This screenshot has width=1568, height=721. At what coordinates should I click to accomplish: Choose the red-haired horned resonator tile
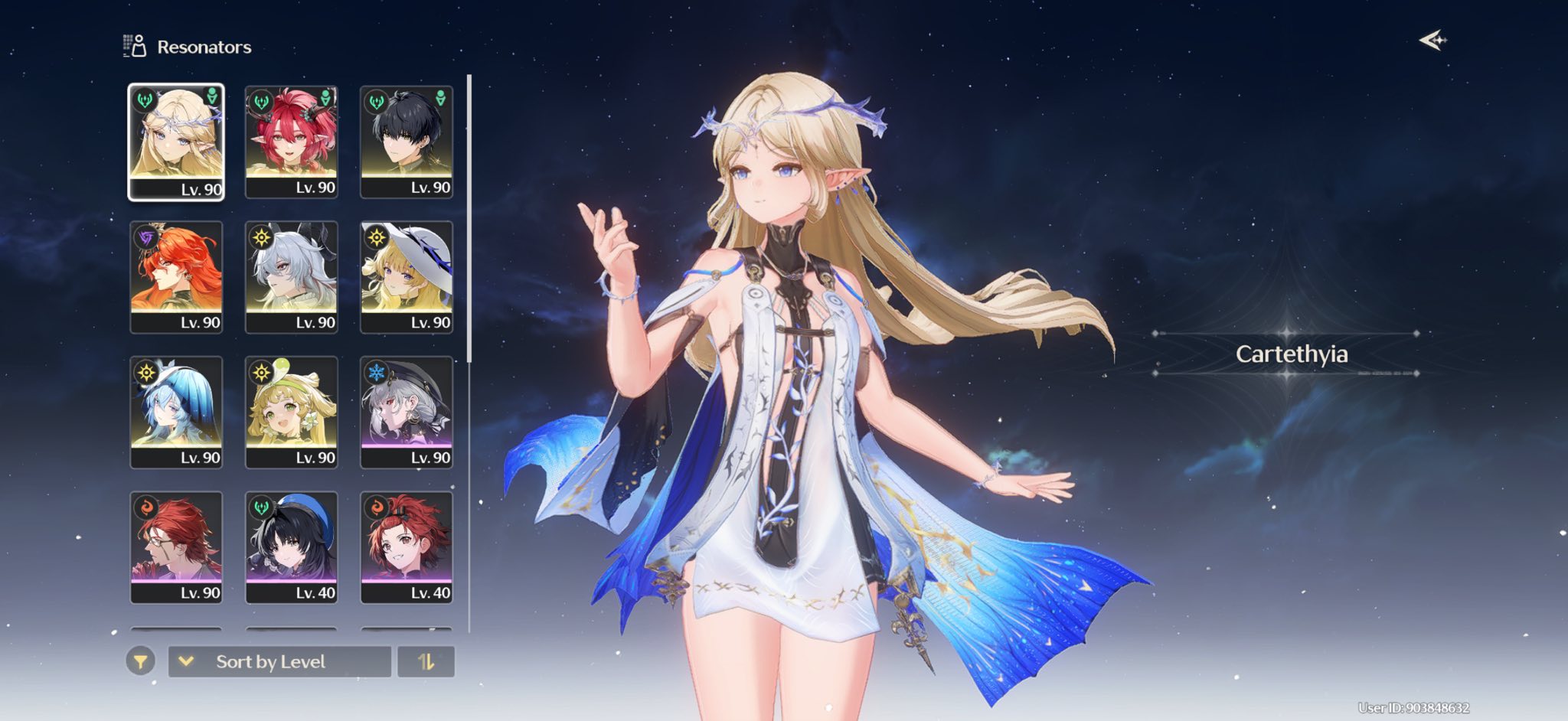pos(292,142)
